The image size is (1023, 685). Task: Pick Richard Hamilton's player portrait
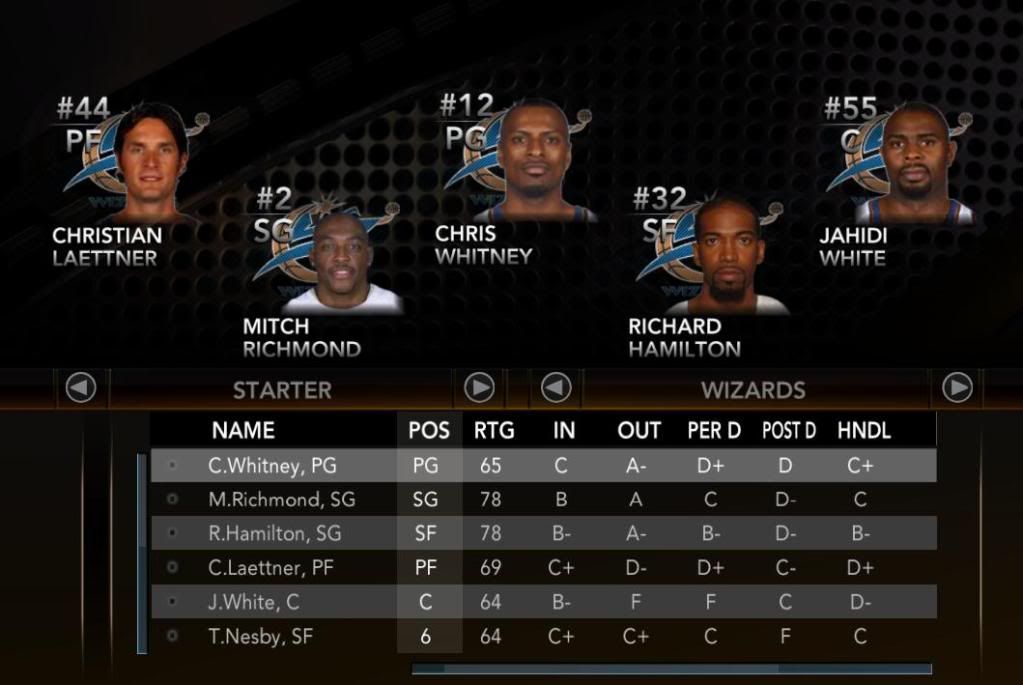point(726,257)
